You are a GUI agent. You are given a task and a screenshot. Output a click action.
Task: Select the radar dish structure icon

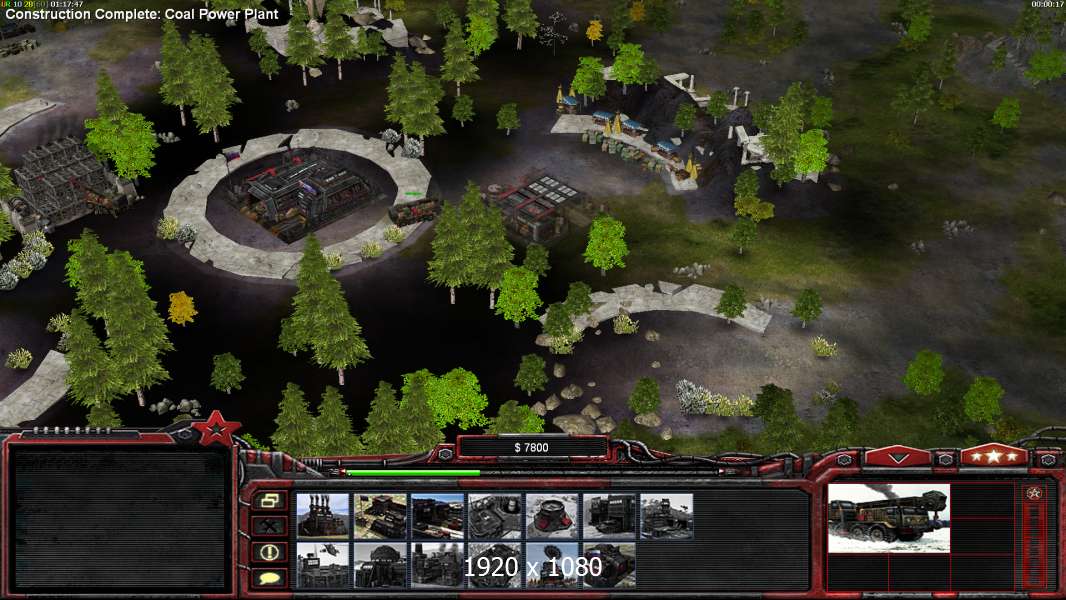click(x=551, y=566)
